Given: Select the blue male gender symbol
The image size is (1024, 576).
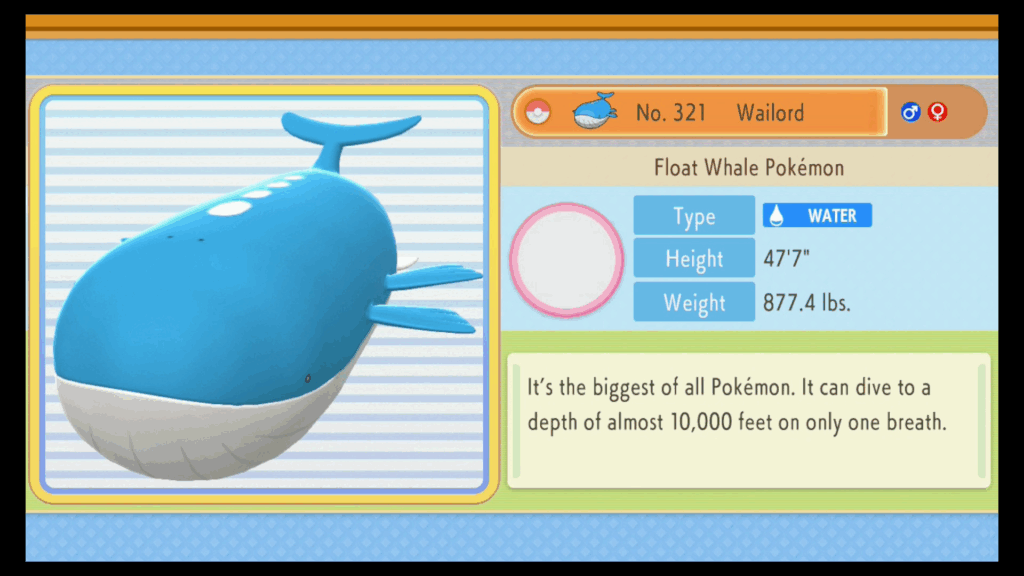Looking at the screenshot, I should pos(910,112).
